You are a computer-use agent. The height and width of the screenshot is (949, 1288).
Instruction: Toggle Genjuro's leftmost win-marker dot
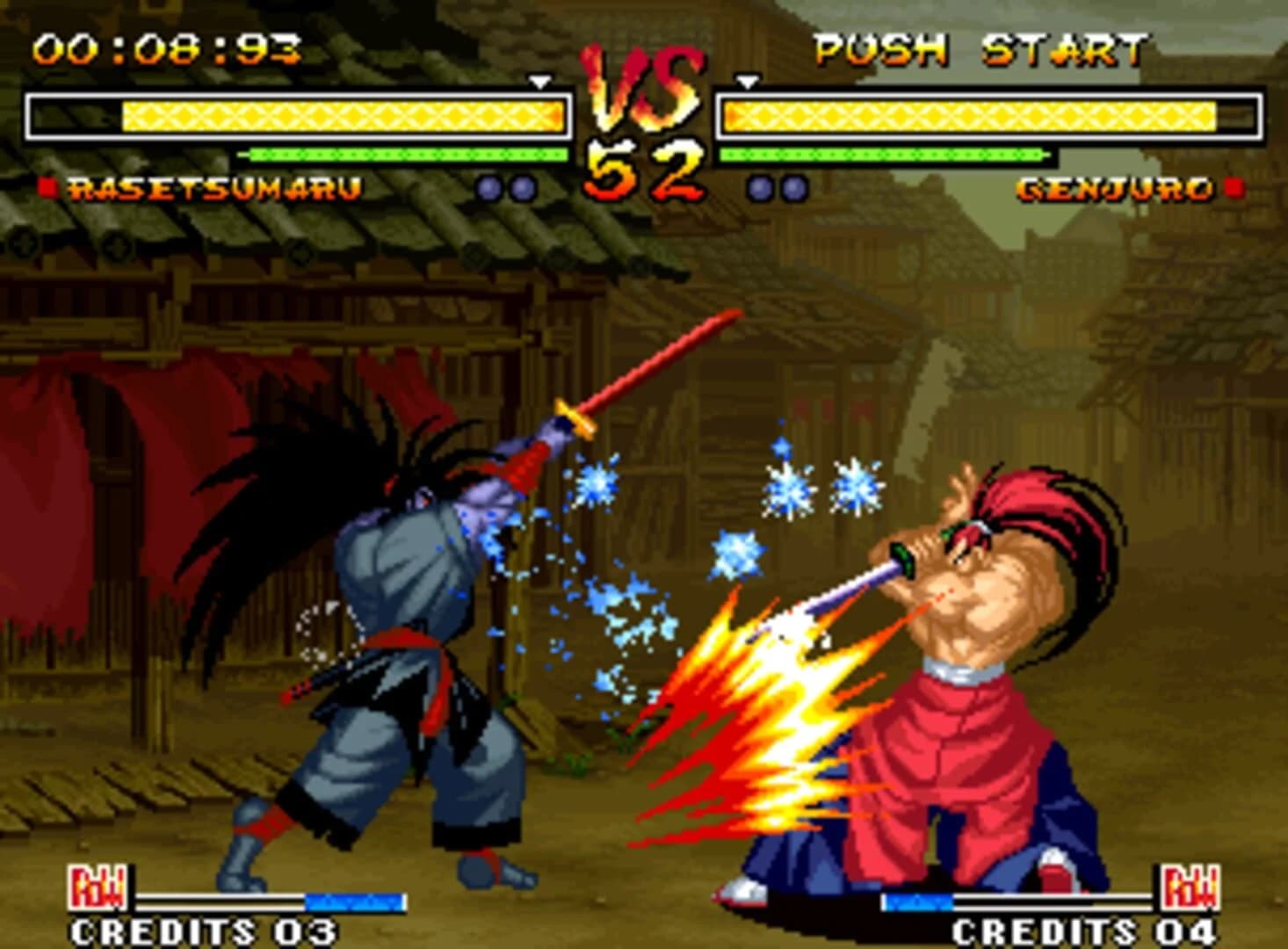point(761,186)
